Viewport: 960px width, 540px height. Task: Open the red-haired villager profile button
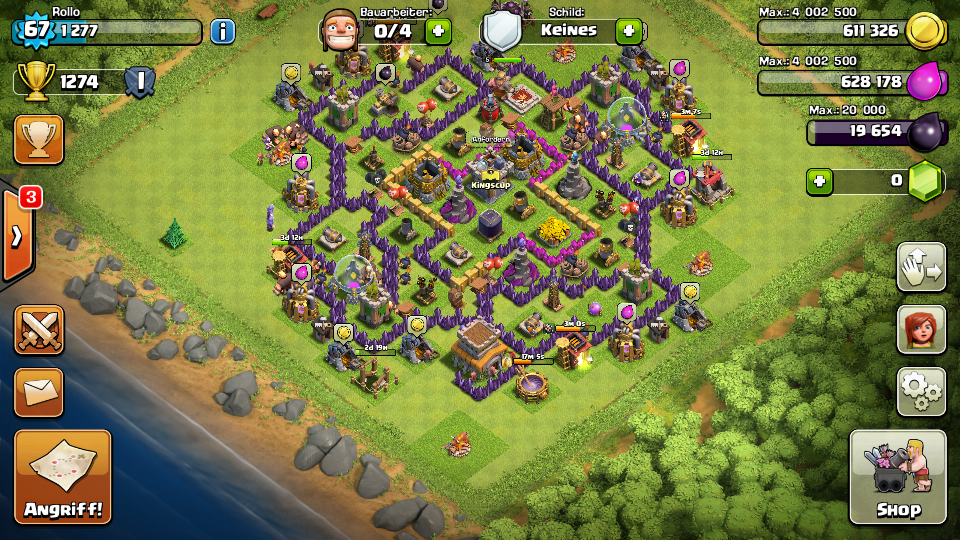click(x=921, y=329)
